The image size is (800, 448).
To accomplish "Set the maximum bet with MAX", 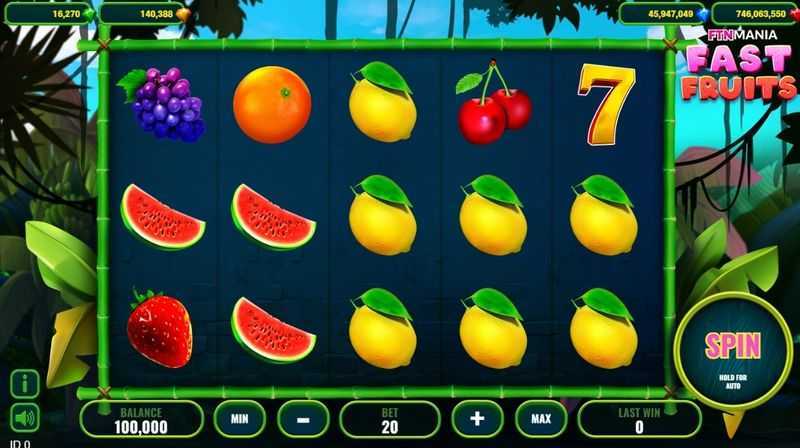I will click(x=541, y=416).
